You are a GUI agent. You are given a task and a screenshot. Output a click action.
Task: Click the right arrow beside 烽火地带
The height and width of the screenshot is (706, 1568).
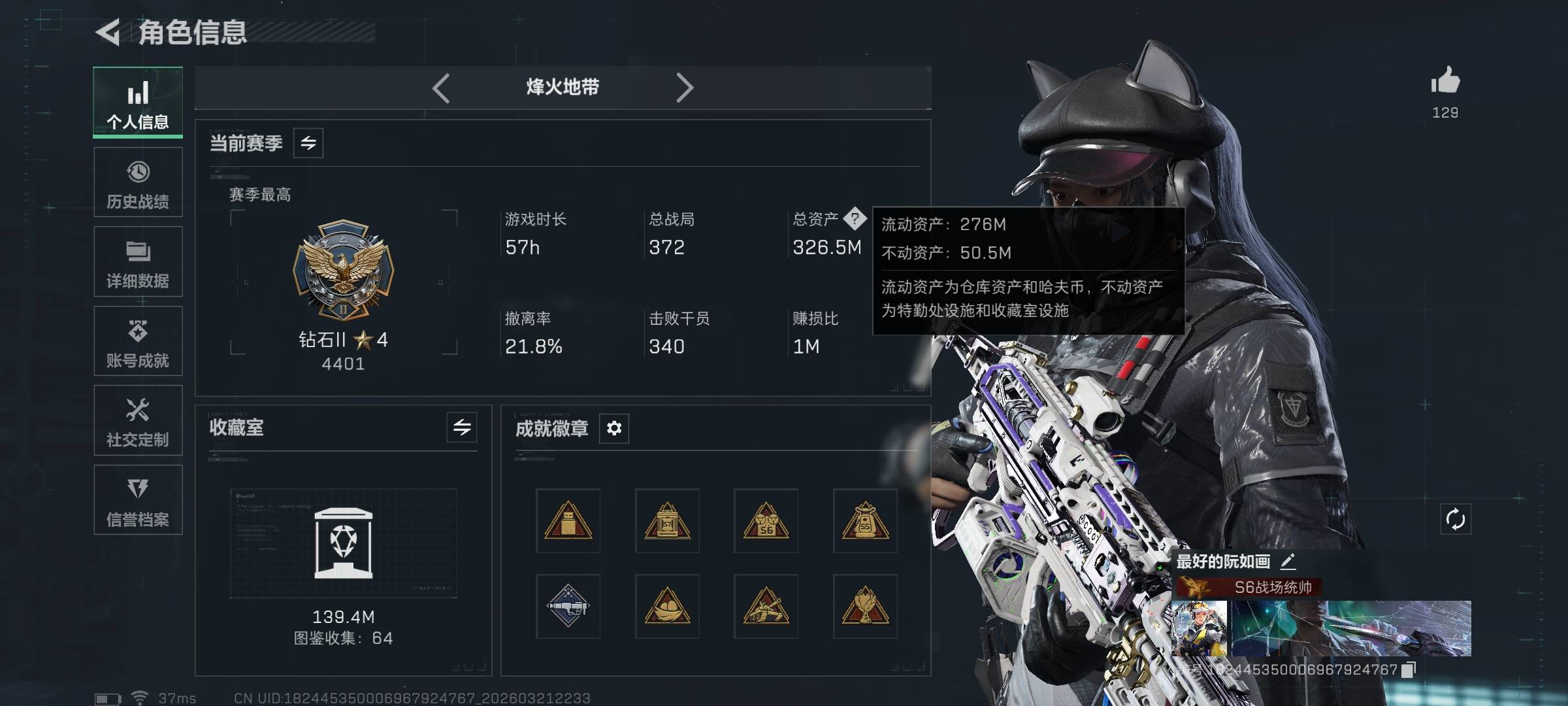click(684, 88)
